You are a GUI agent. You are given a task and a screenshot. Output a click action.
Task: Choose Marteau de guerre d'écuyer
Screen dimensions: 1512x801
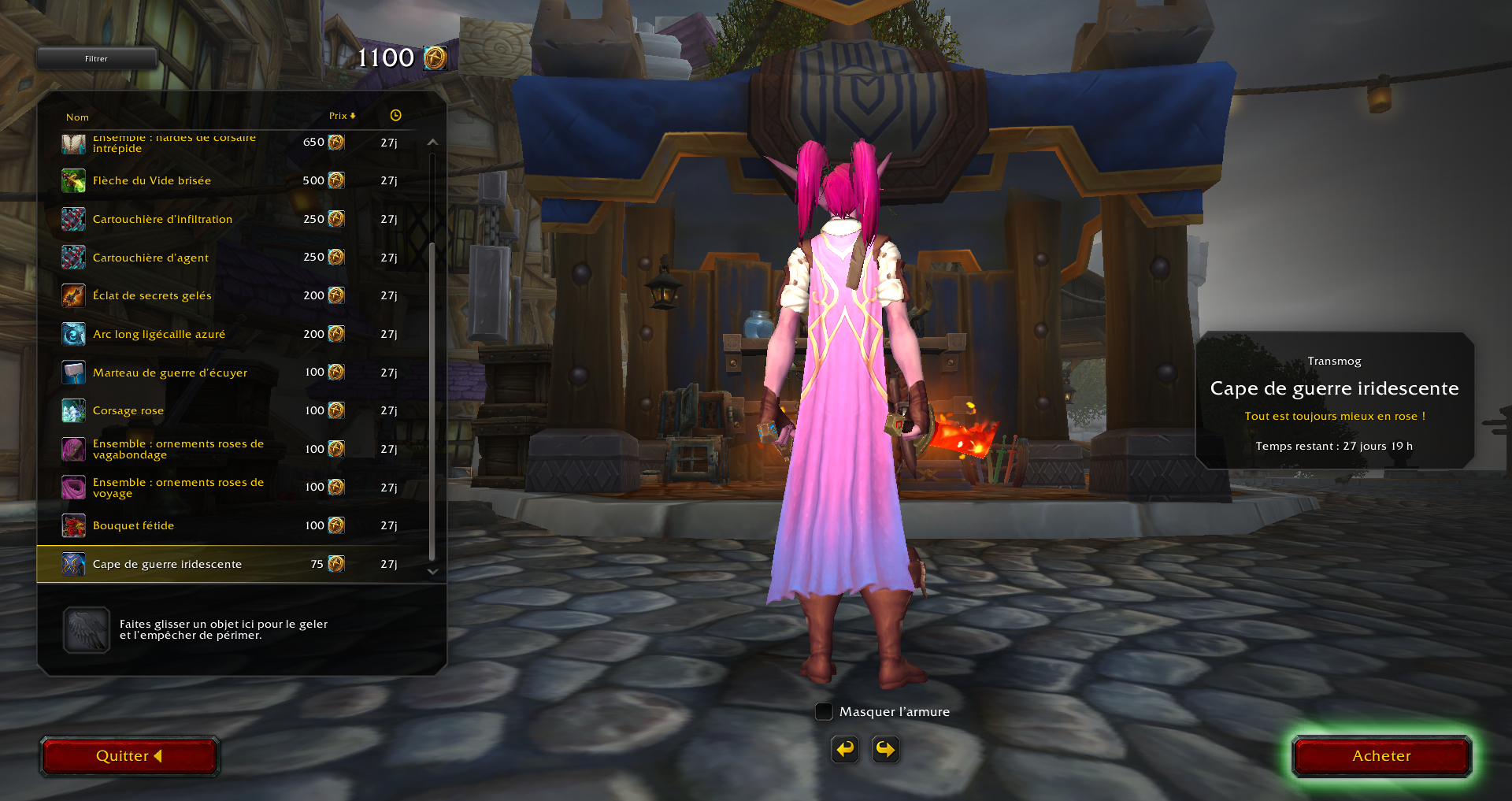170,373
